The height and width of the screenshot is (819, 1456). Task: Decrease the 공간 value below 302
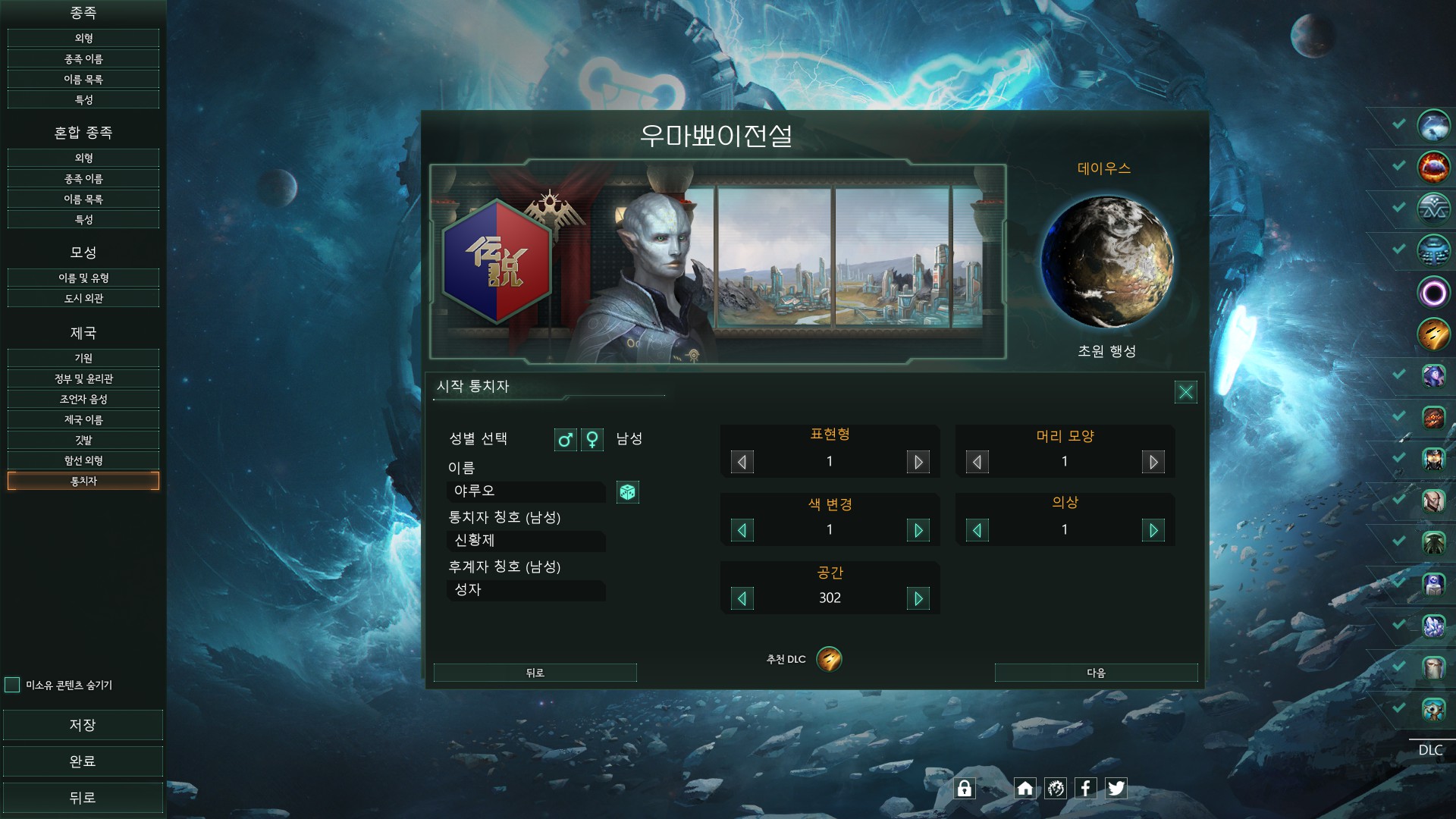742,598
